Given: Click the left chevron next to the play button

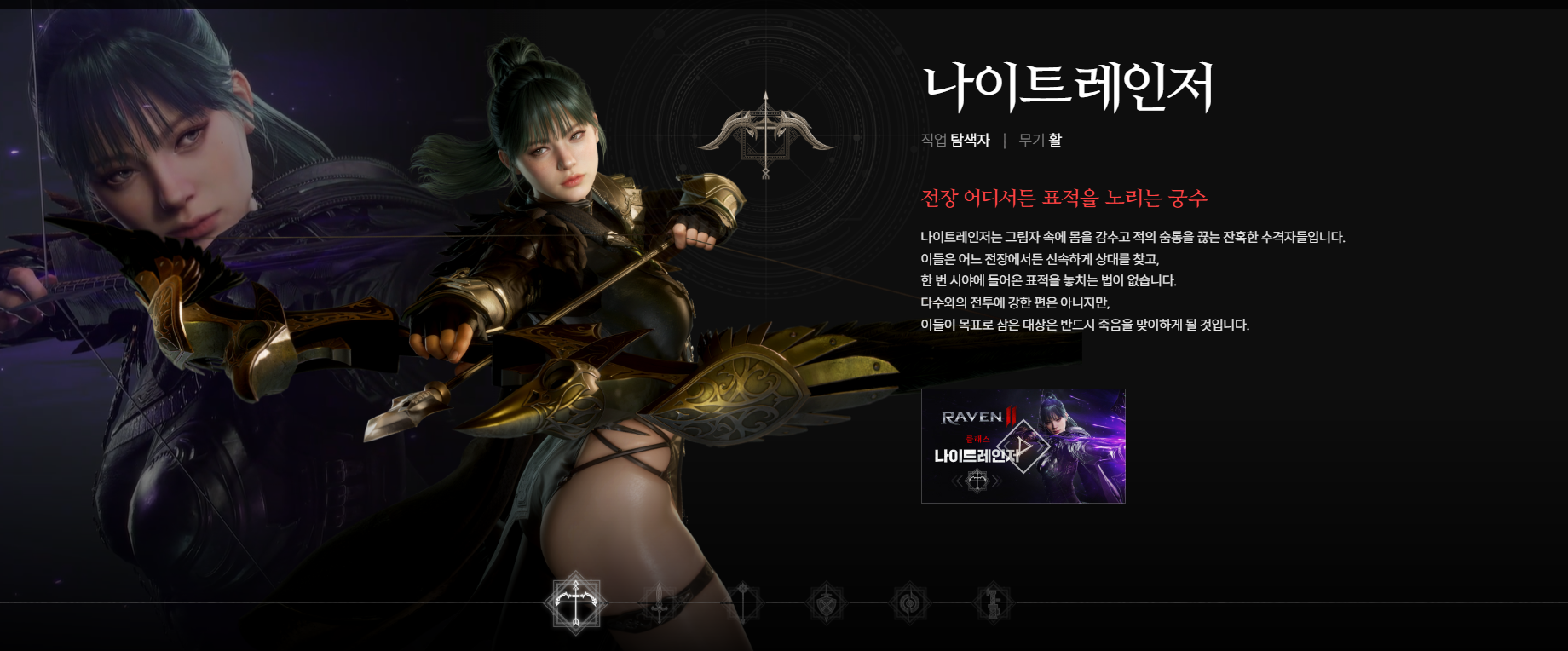Looking at the screenshot, I should (x=1007, y=445).
